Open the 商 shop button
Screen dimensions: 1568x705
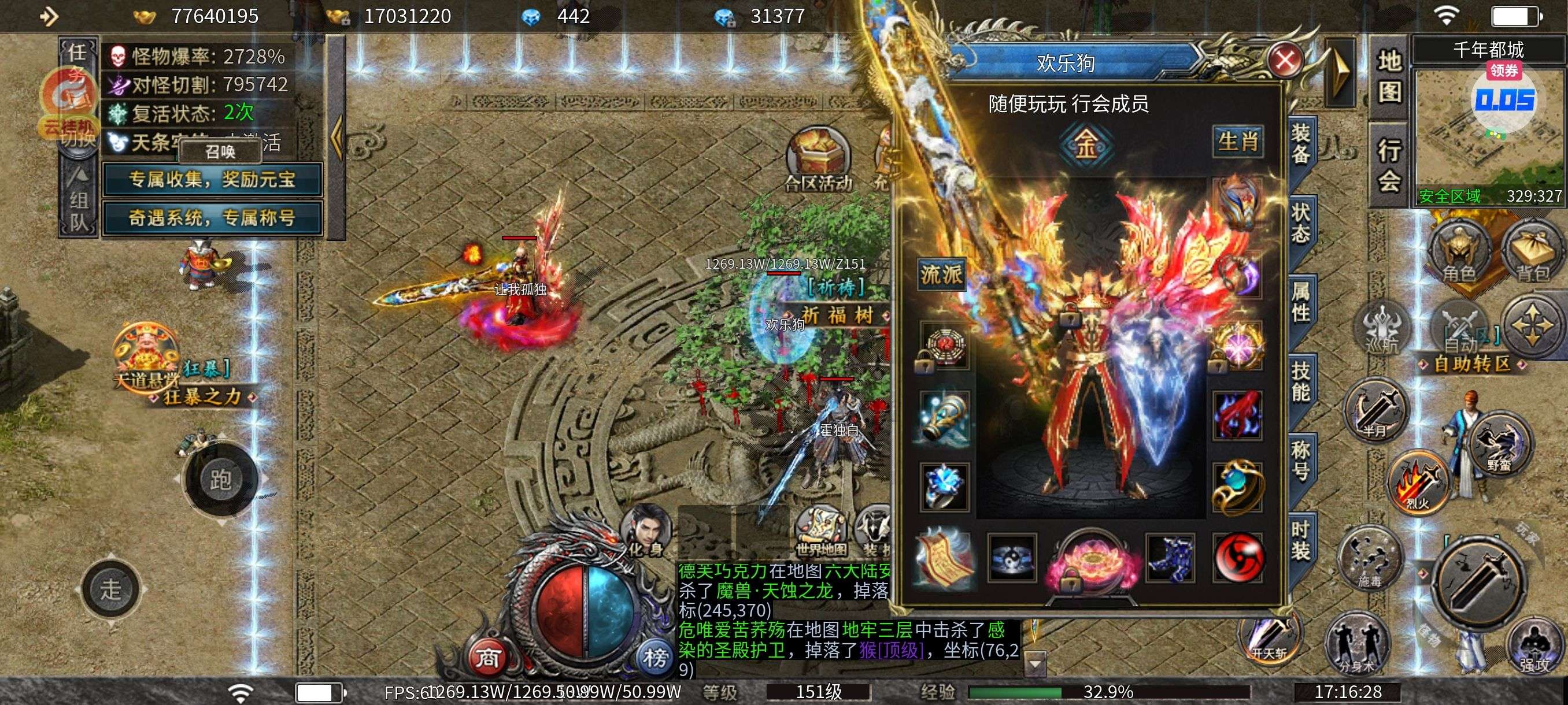[x=487, y=658]
